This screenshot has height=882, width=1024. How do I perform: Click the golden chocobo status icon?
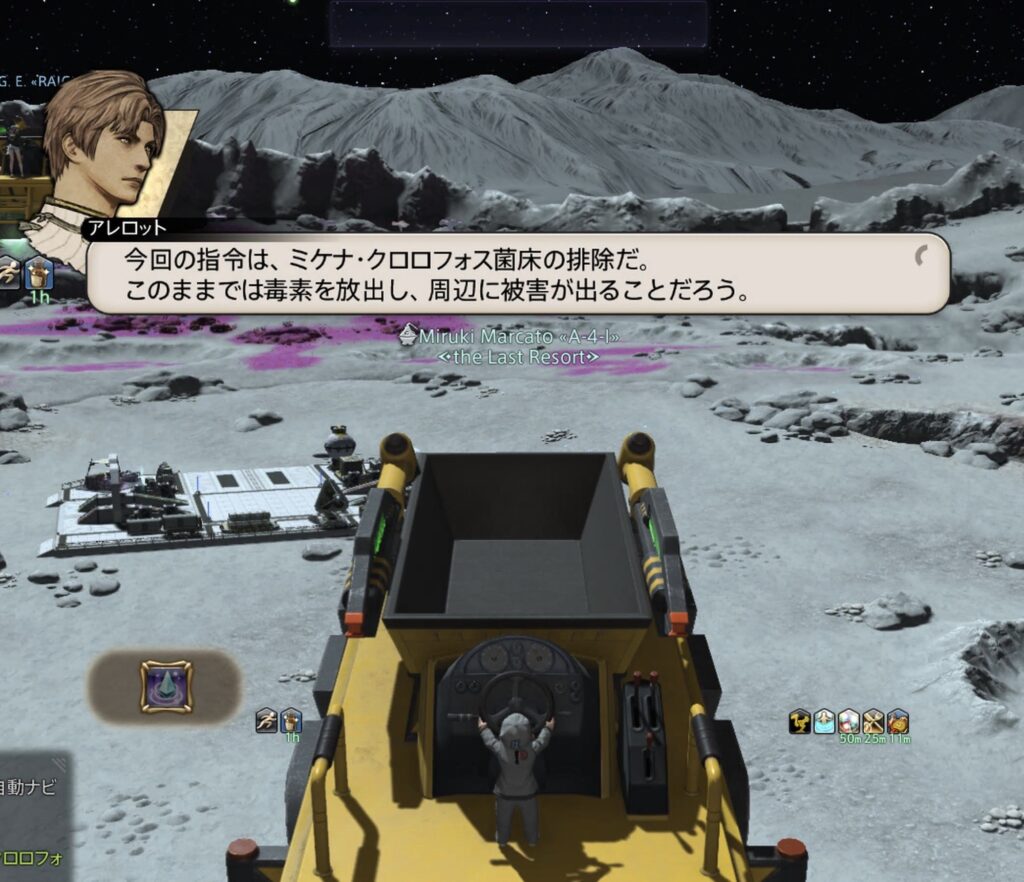(x=799, y=721)
